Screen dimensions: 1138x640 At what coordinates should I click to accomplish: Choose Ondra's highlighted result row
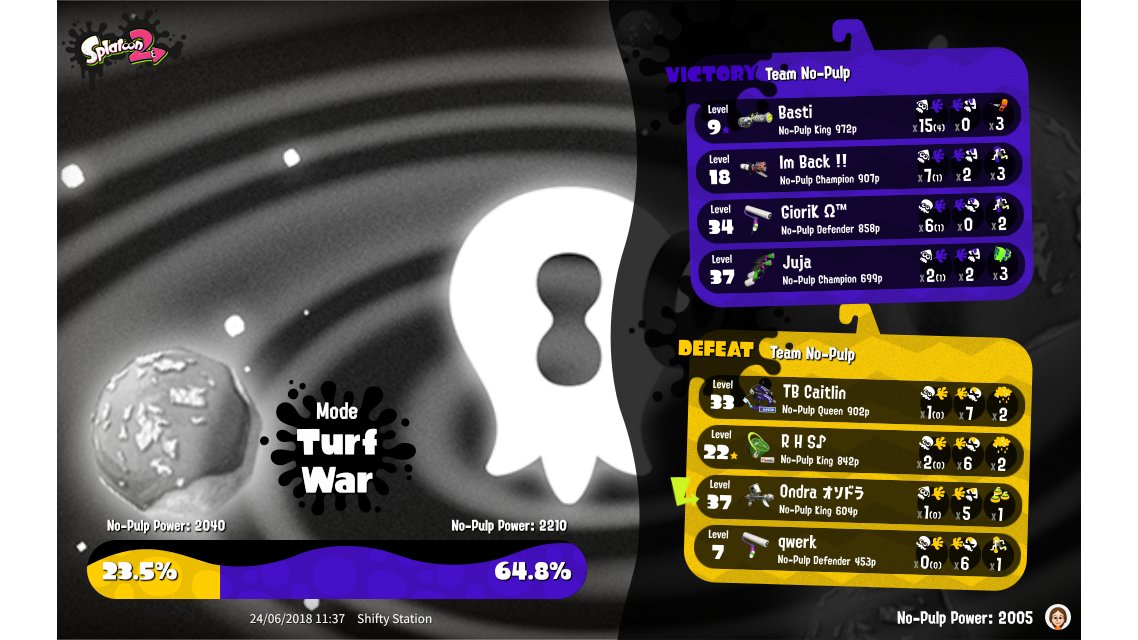pyautogui.click(x=858, y=500)
